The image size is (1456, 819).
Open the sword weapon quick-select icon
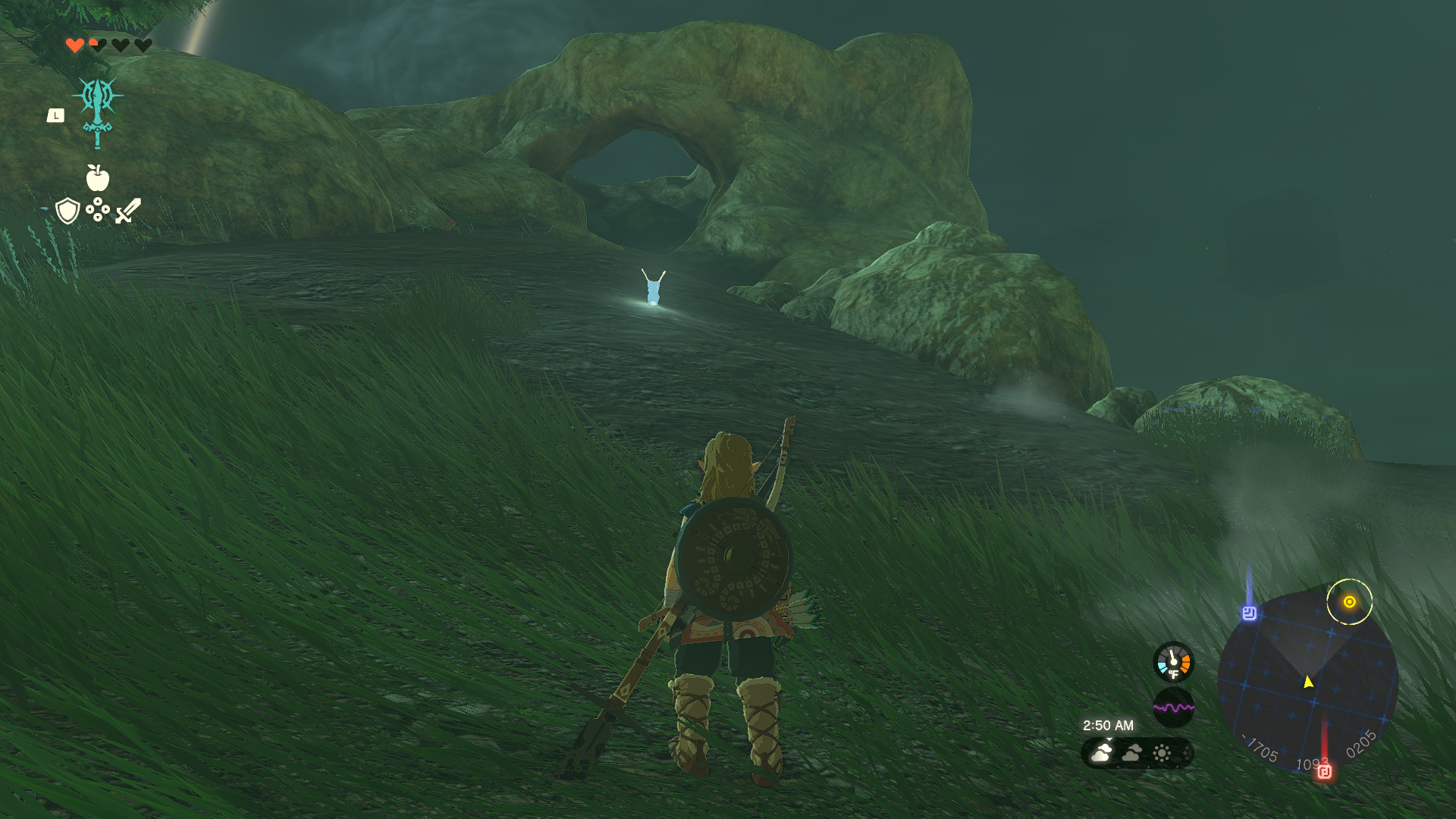[x=128, y=211]
